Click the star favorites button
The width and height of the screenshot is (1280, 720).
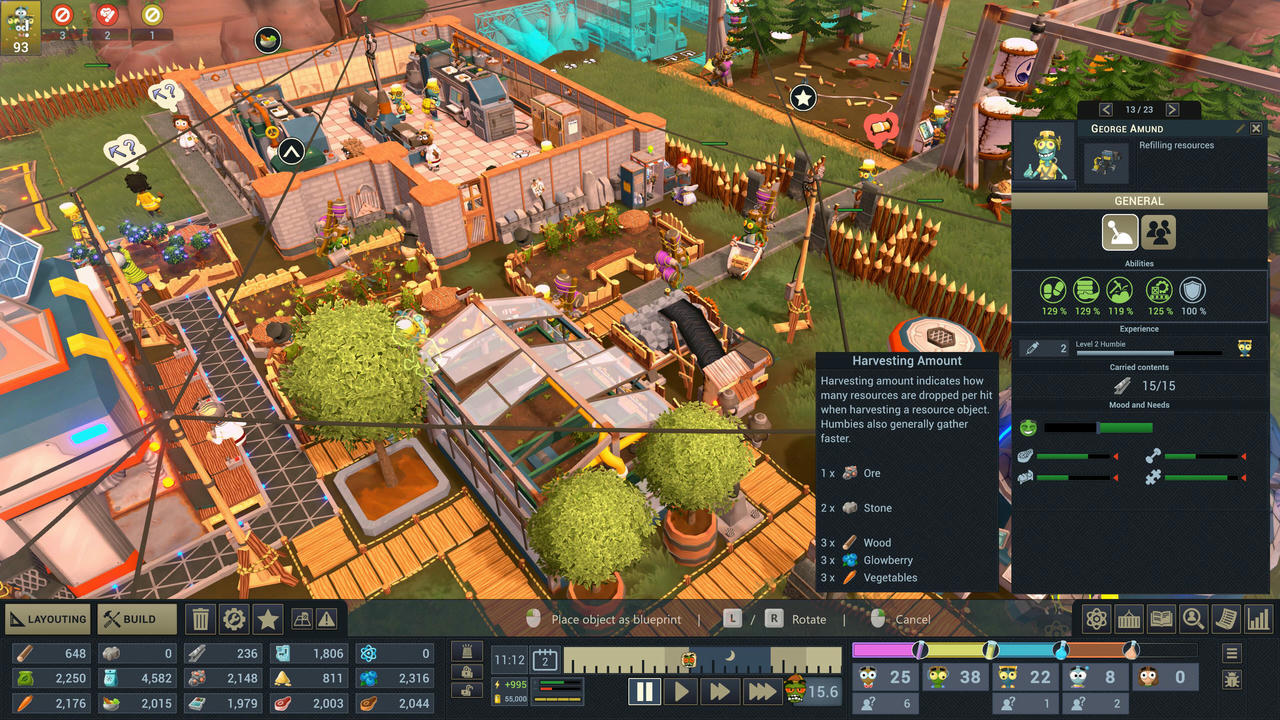(x=268, y=619)
